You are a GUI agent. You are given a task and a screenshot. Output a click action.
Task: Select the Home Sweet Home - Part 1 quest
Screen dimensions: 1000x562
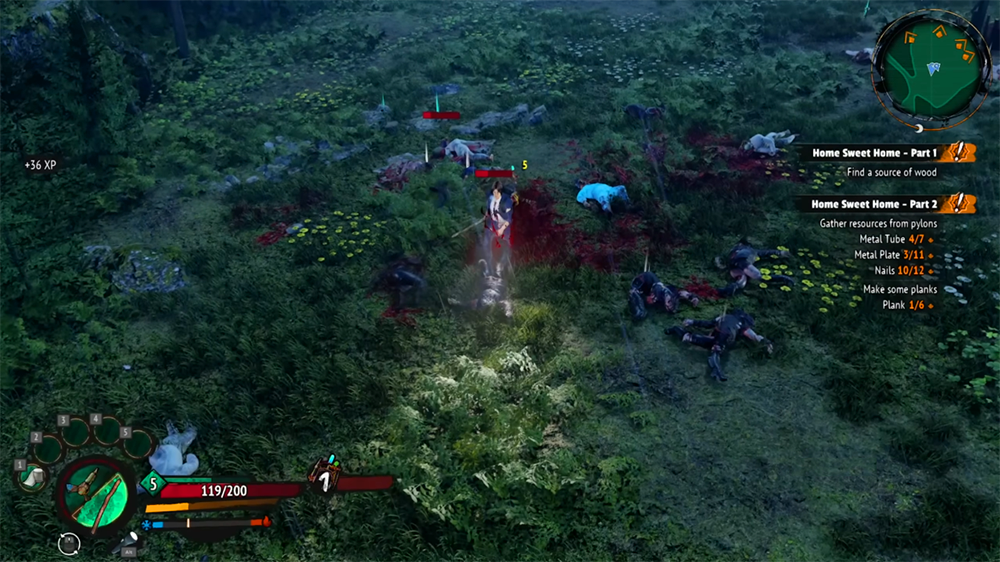tap(875, 153)
